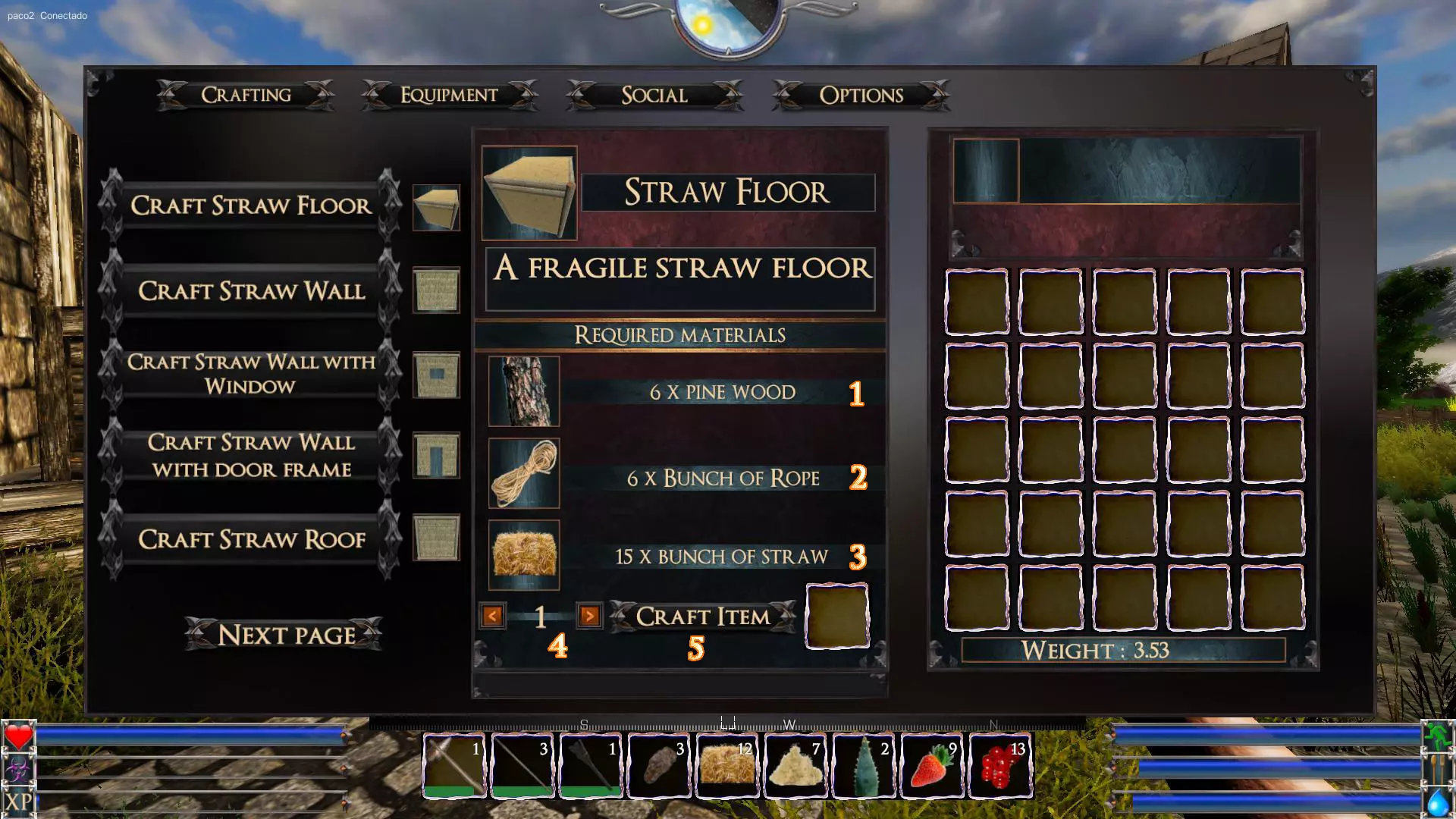Select the aloe leaf hotbar slot
Screen dimensions: 1456x819
[864, 766]
